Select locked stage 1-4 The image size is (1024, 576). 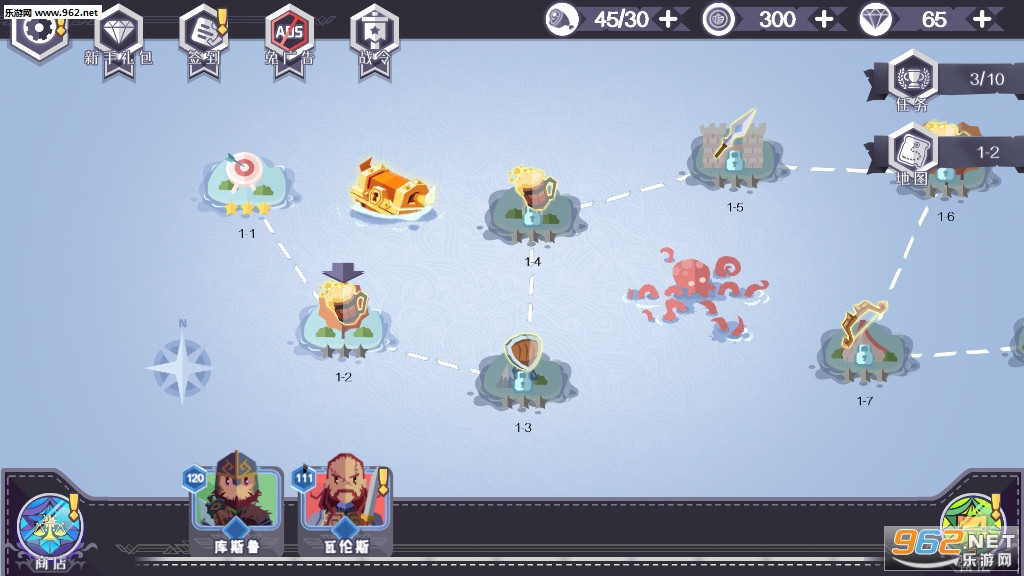pos(532,205)
